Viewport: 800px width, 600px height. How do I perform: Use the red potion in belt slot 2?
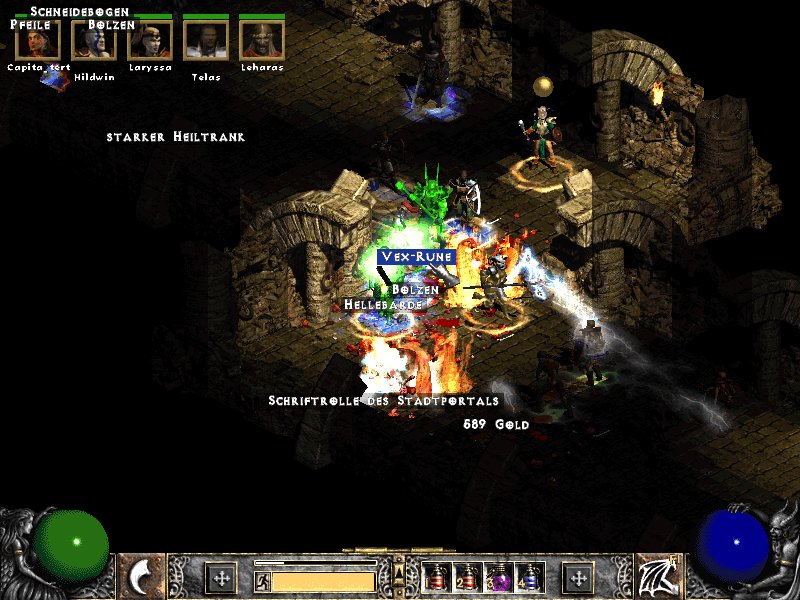click(466, 577)
